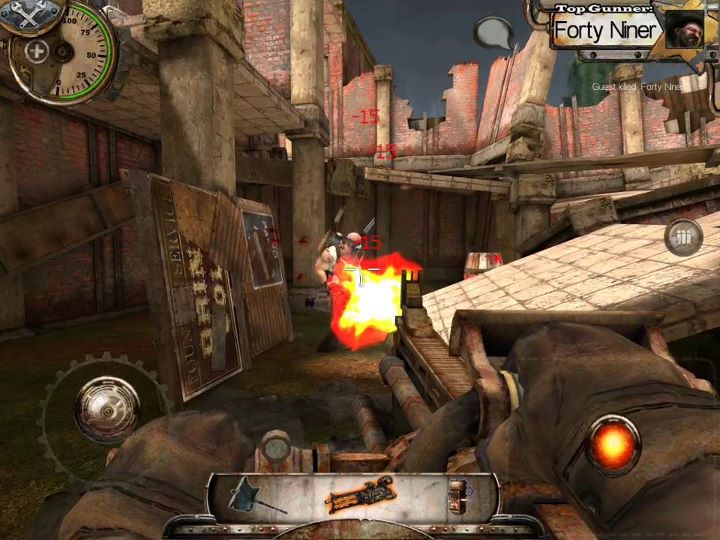Viewport: 720px width, 540px height.
Task: Select the barrel item in weapon bar
Action: point(458,494)
